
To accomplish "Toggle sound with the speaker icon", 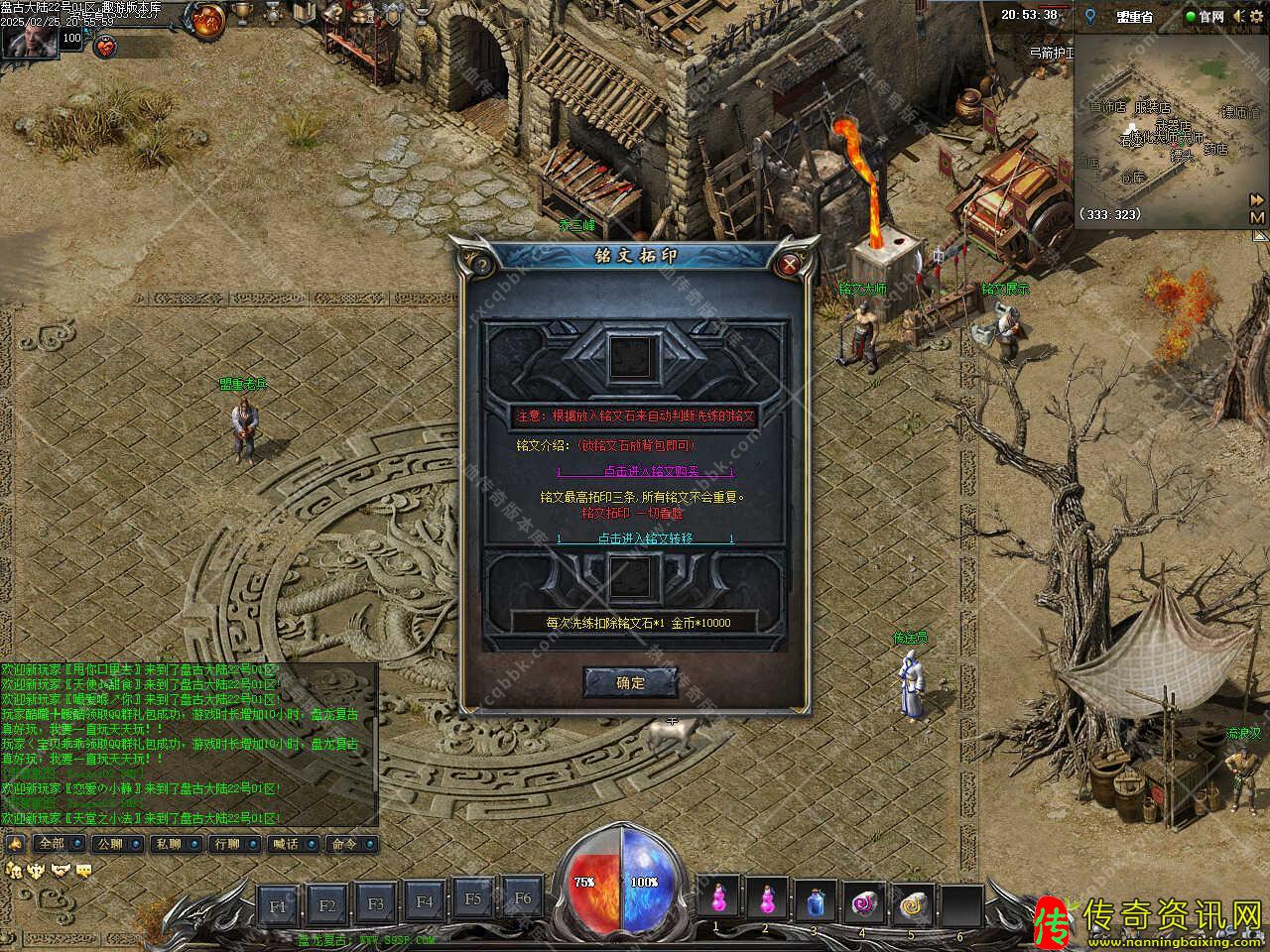I will [1240, 16].
